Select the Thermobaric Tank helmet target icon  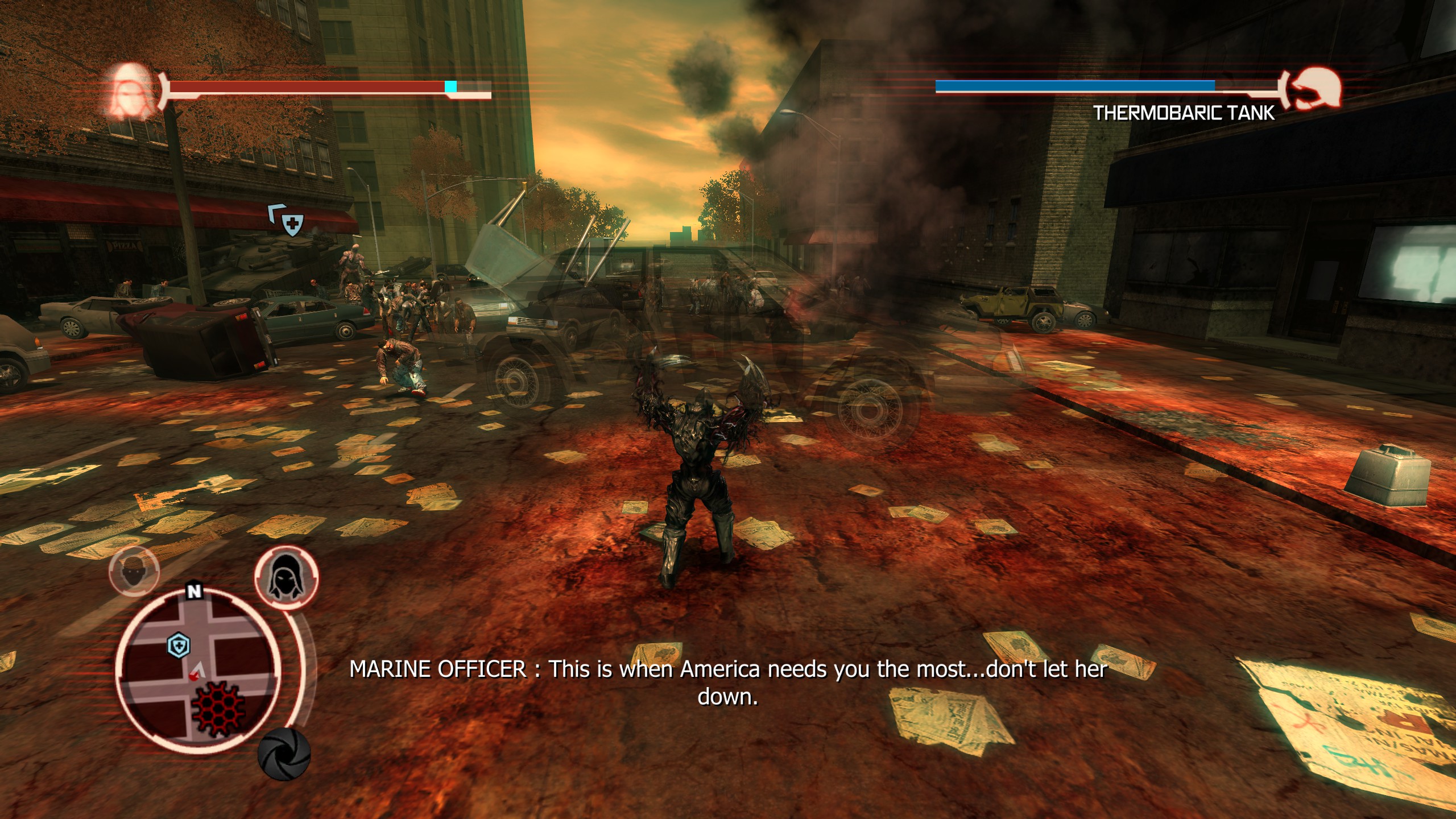click(x=1314, y=90)
